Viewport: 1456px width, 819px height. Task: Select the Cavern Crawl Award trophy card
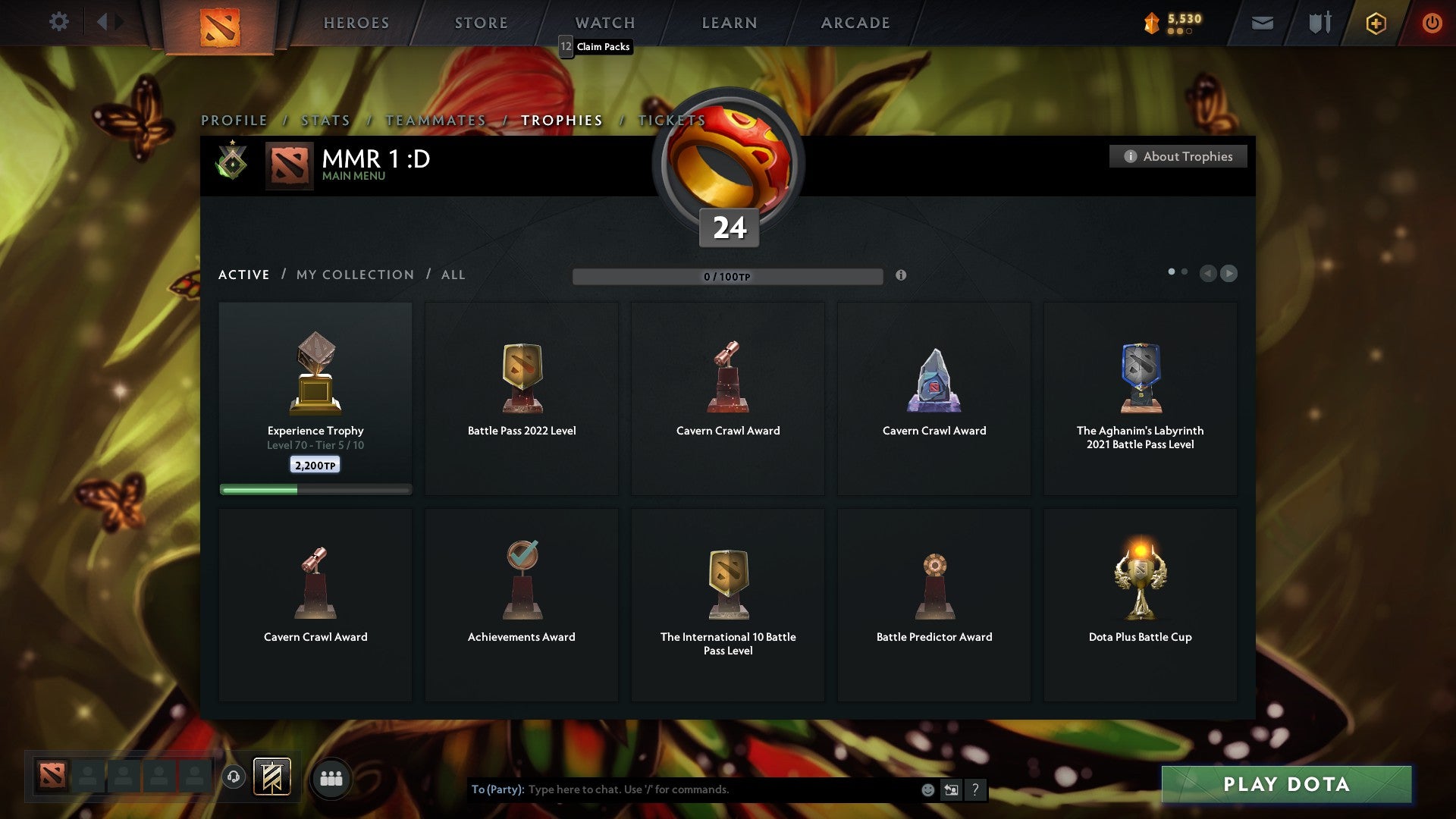[727, 398]
